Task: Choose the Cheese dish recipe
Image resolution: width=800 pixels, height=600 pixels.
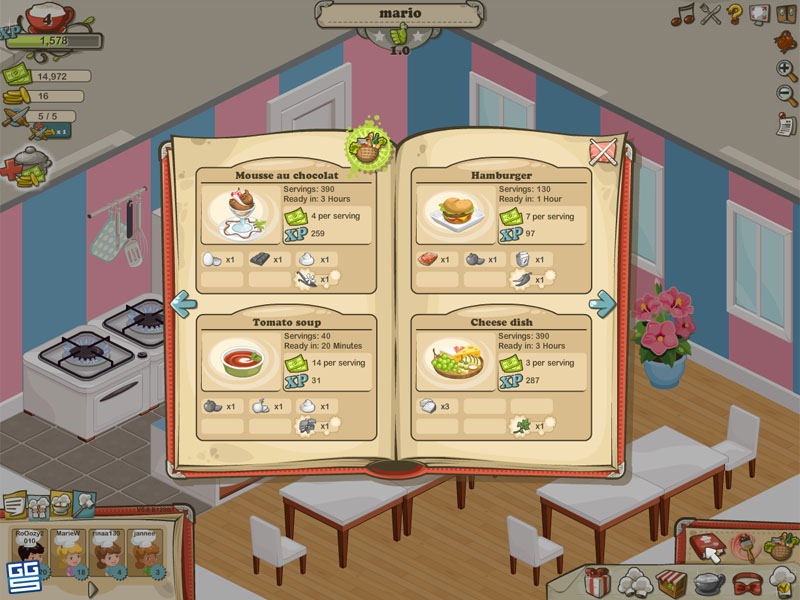Action: pyautogui.click(x=456, y=364)
